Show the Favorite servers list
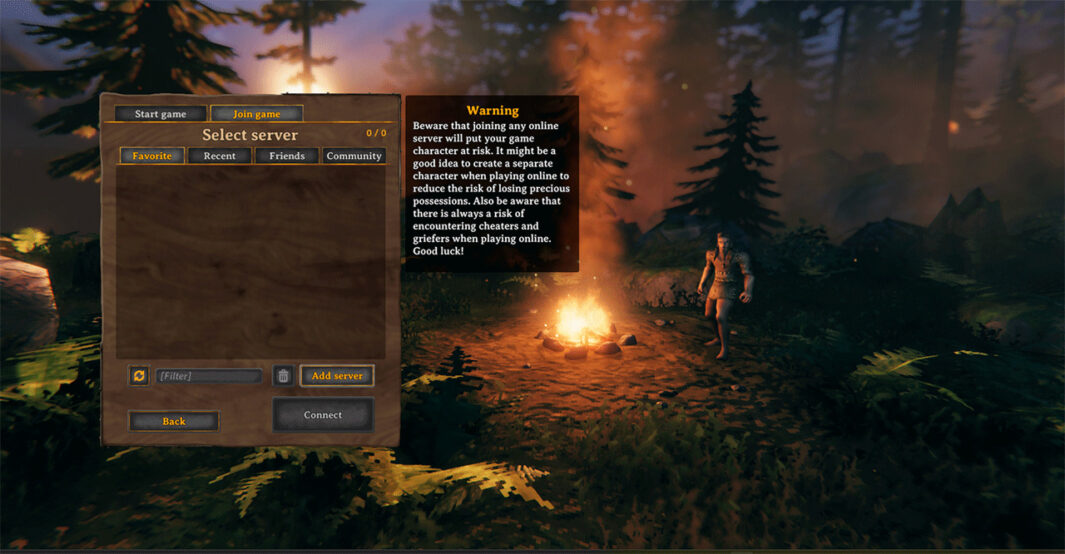 click(x=152, y=156)
